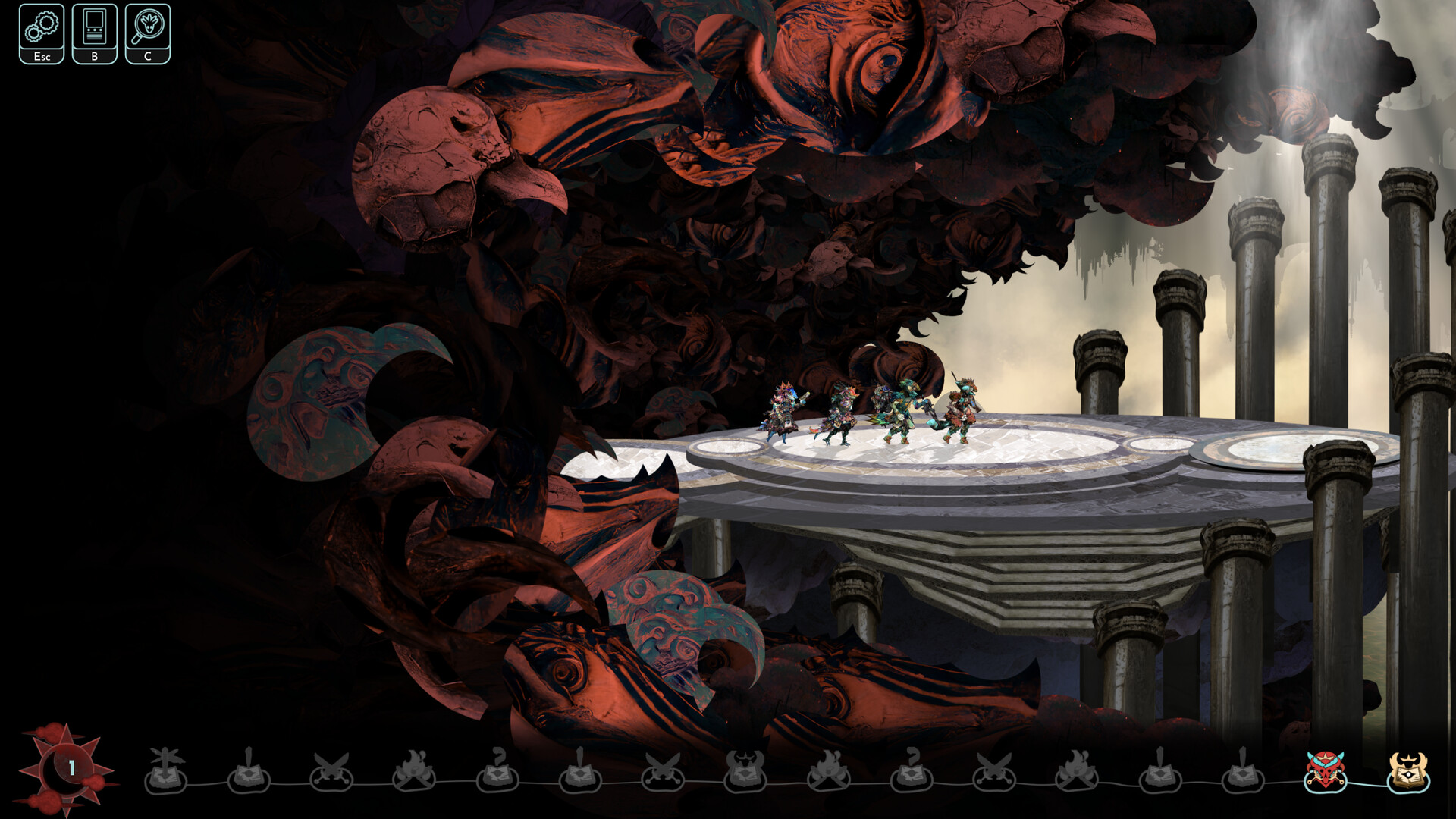Screen dimensions: 1456x819
Task: Select the second campfire node right of center
Action: coord(827,777)
